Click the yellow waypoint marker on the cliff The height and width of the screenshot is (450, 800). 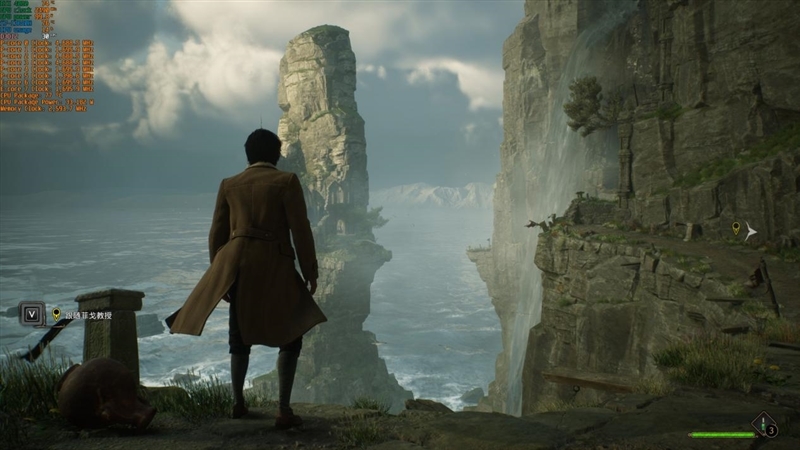pyautogui.click(x=737, y=229)
